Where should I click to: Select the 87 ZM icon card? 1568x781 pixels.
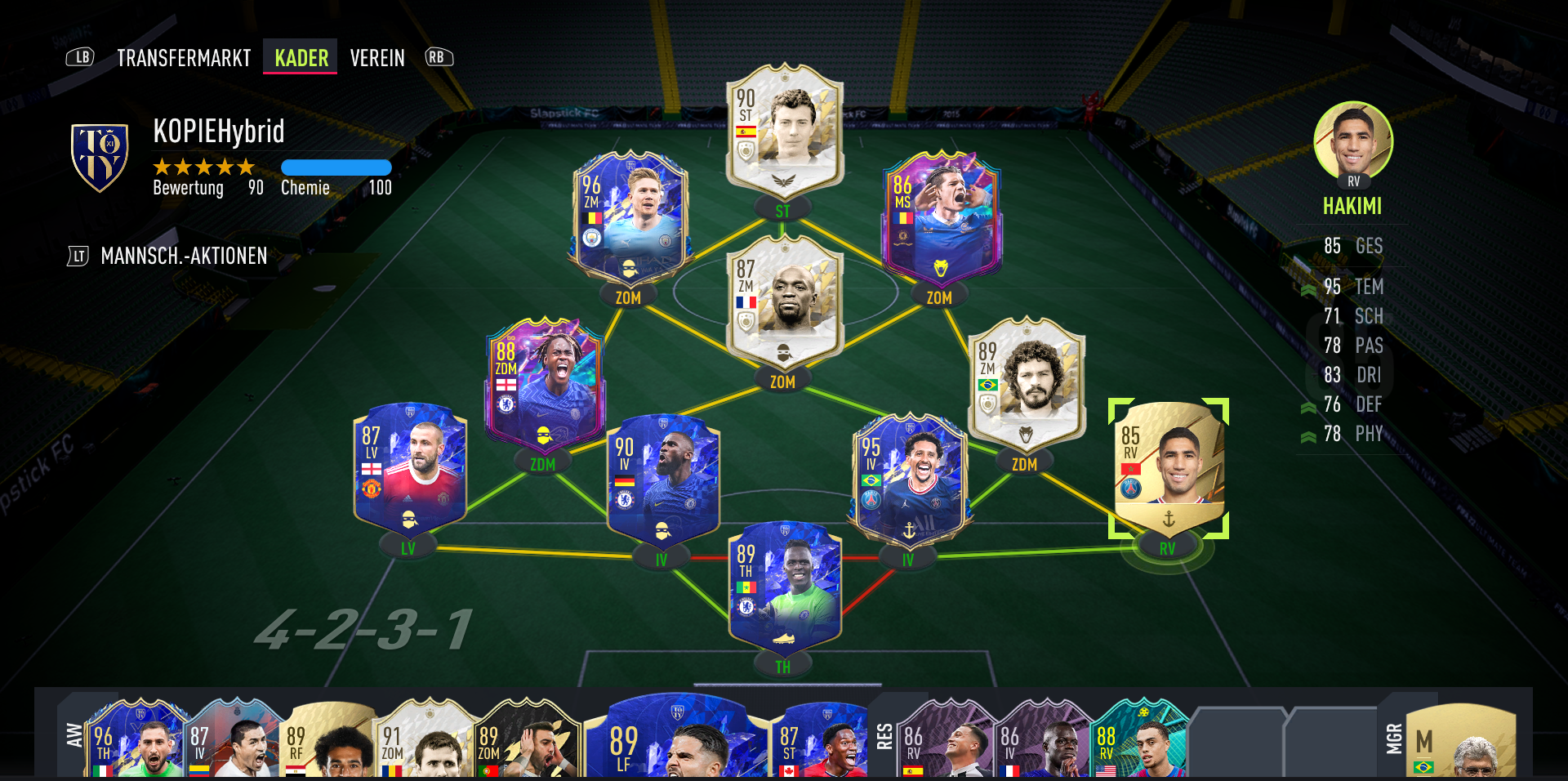[x=784, y=302]
